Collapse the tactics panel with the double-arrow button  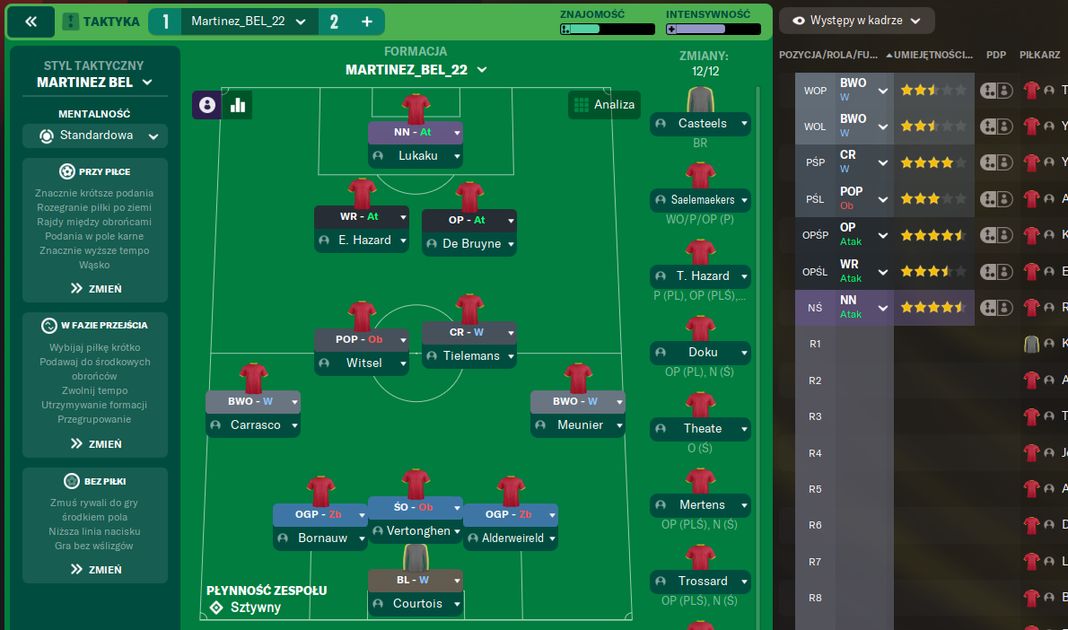click(31, 22)
